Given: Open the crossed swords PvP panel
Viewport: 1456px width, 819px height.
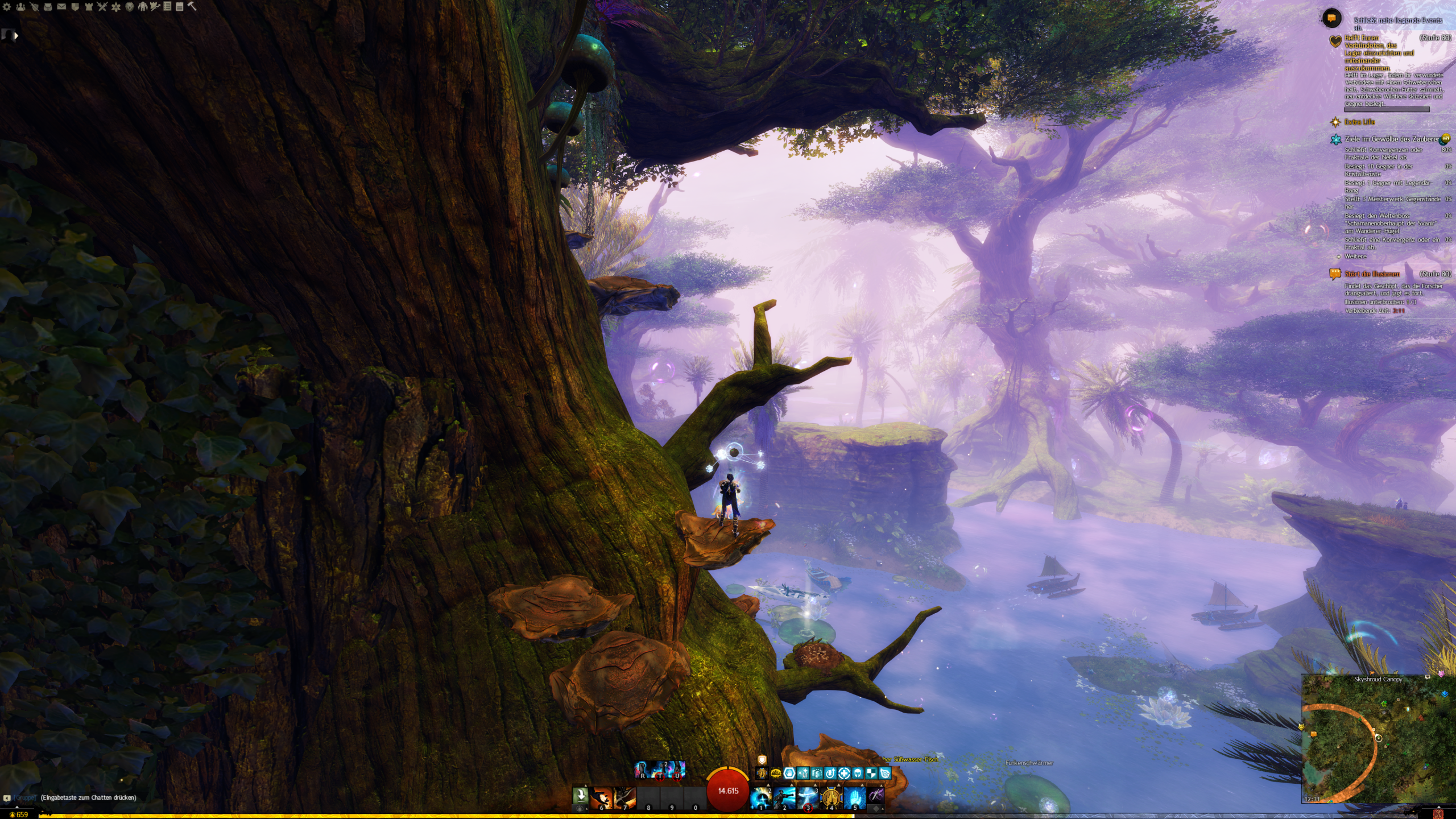Looking at the screenshot, I should (102, 7).
